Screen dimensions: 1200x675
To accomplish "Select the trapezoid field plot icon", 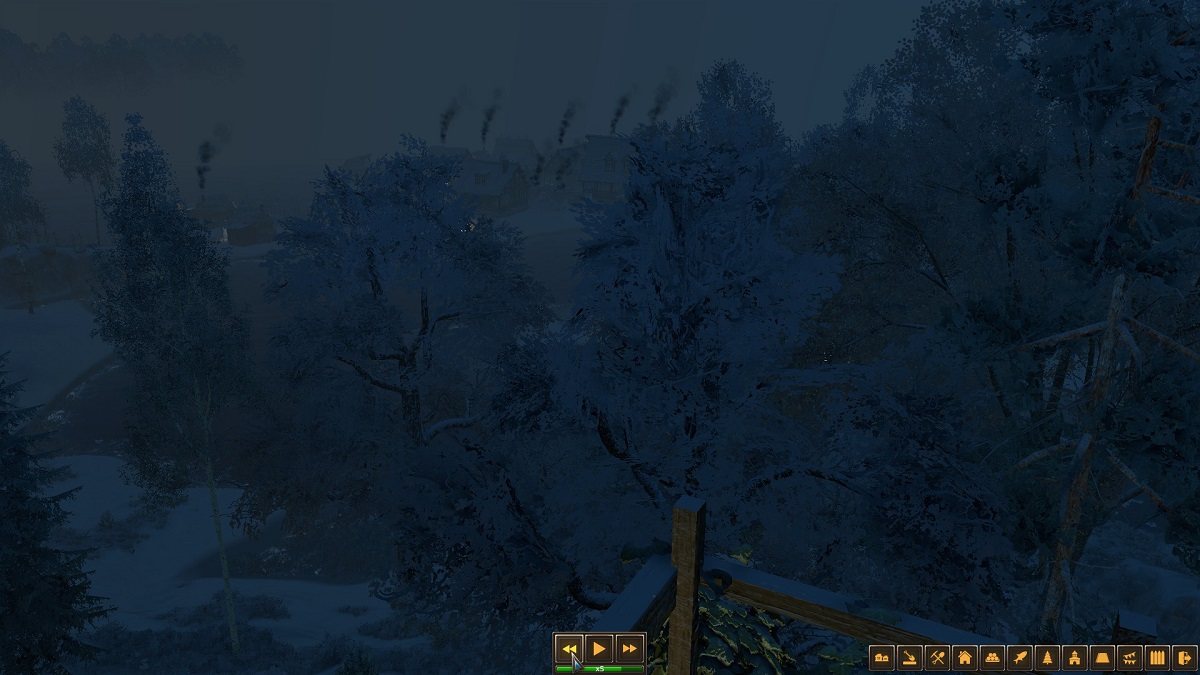I will (1103, 657).
